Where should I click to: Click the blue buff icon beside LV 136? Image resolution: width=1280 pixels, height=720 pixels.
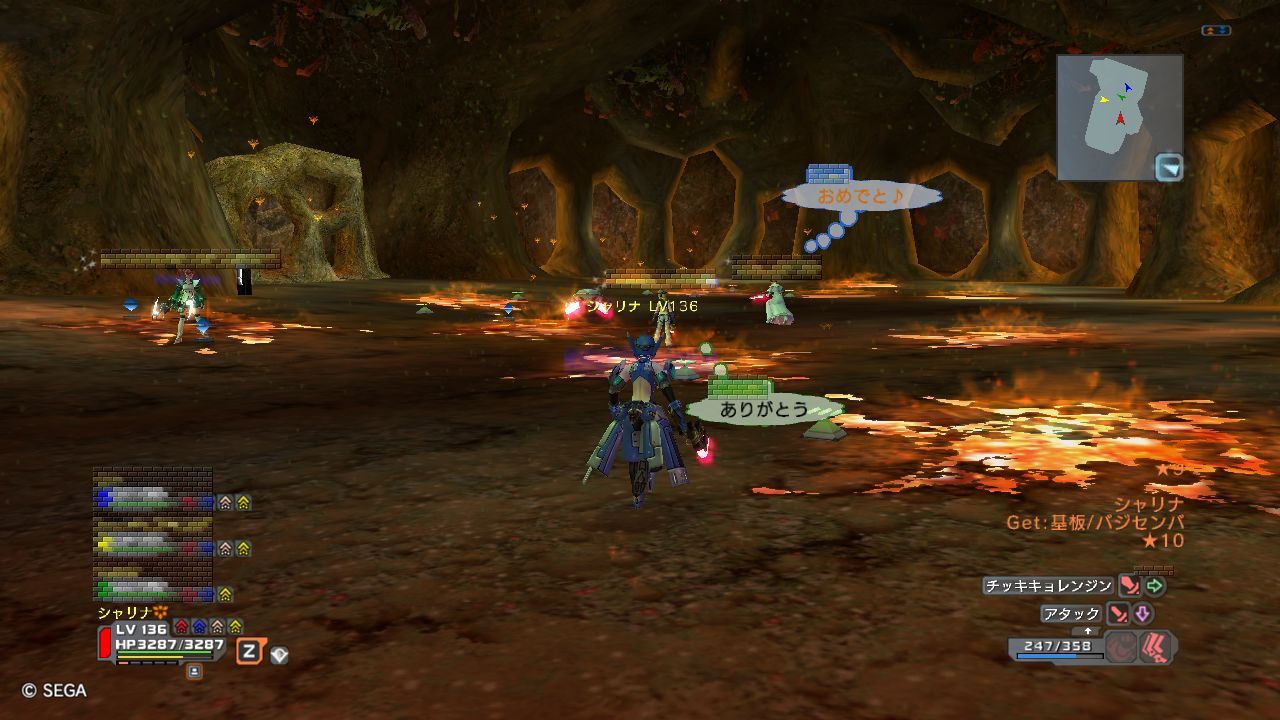click(199, 627)
